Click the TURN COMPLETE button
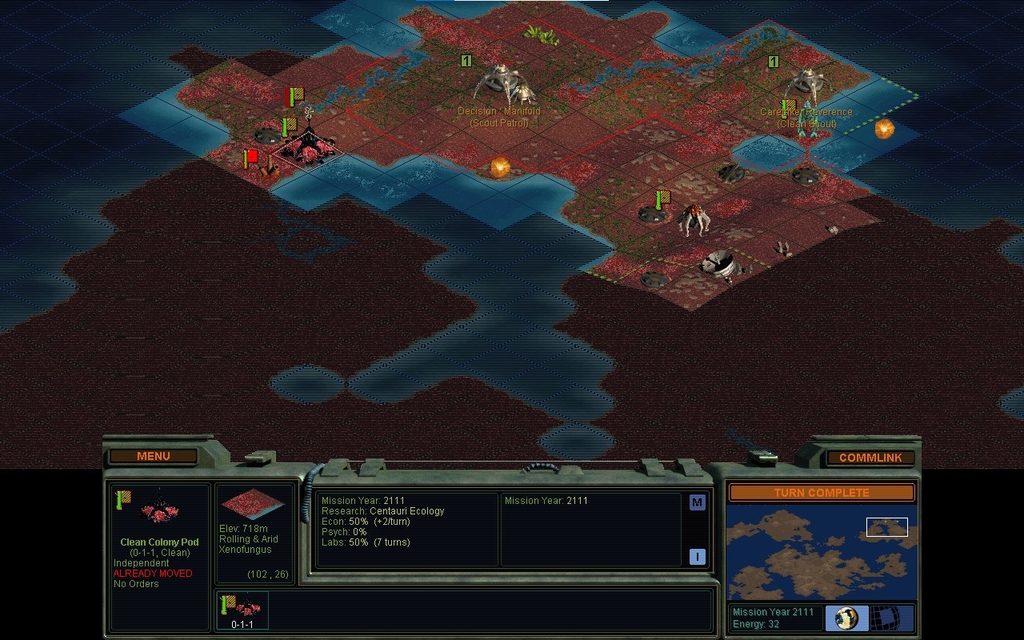Viewport: 1024px width, 640px height. [820, 492]
